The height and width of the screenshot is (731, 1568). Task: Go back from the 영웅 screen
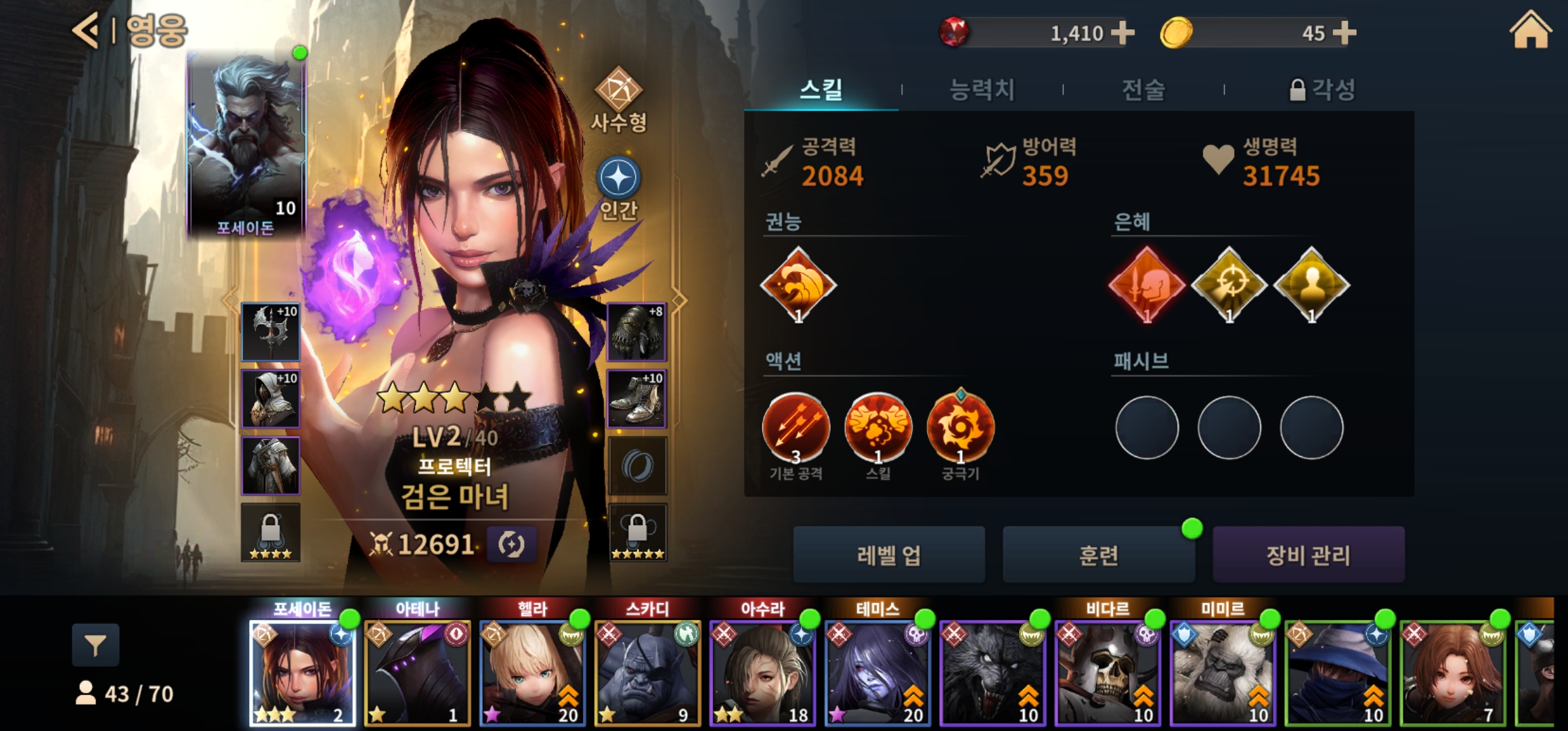[87, 30]
